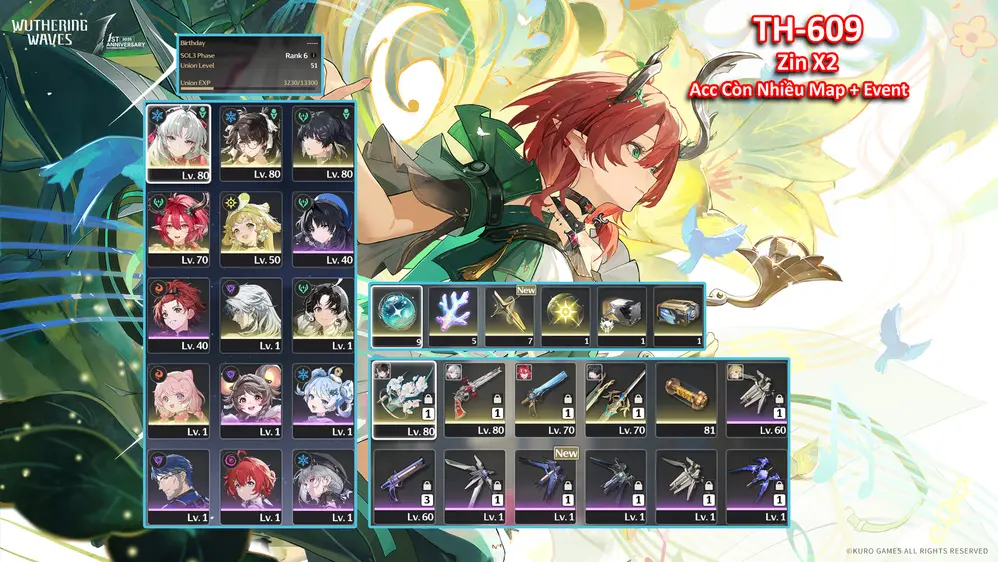Select the blue broadblade weapon at Lv. 70
The height and width of the screenshot is (562, 998).
(545, 395)
